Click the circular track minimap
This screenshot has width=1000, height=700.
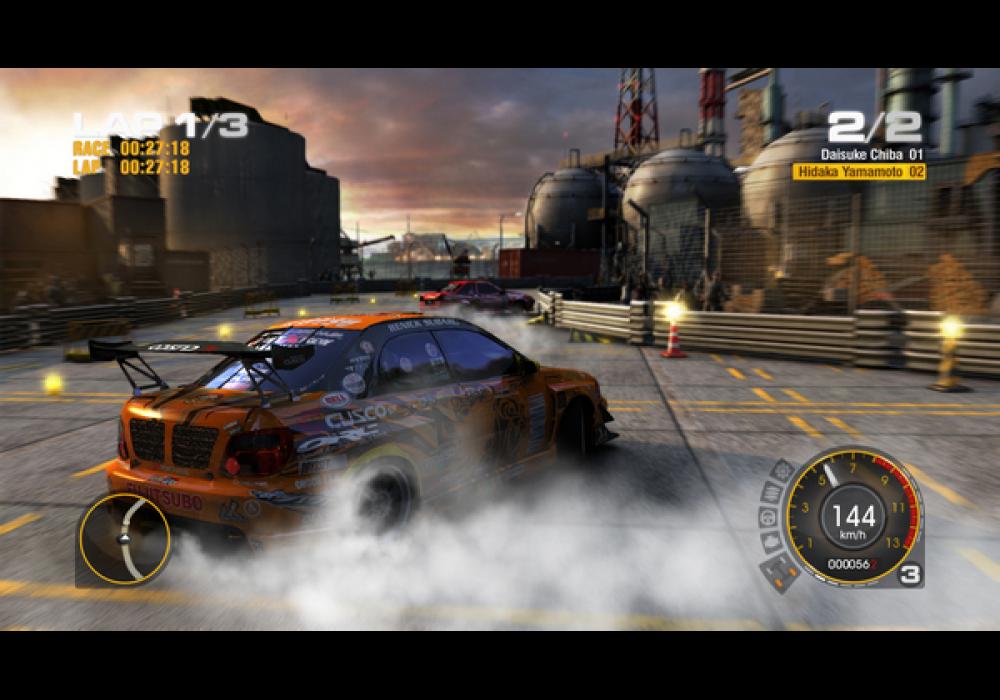(x=125, y=538)
